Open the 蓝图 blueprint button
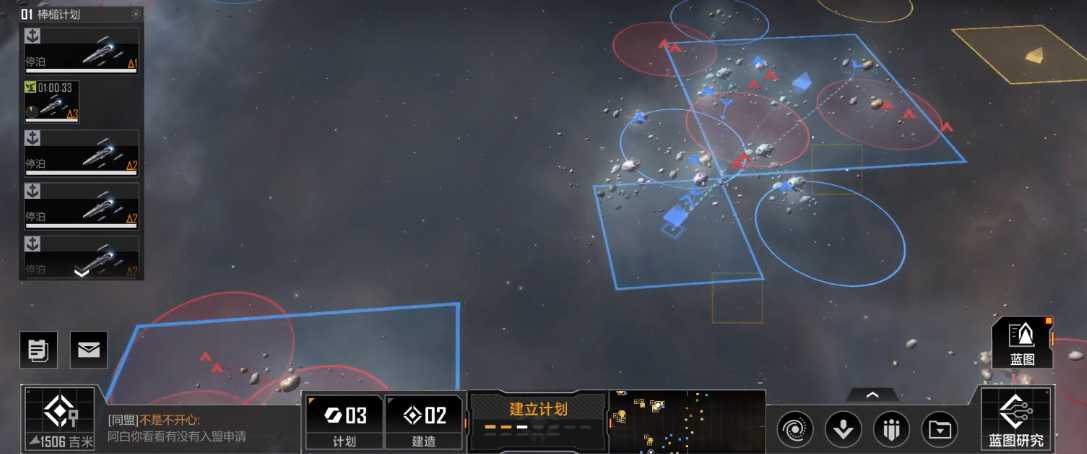 [1022, 342]
